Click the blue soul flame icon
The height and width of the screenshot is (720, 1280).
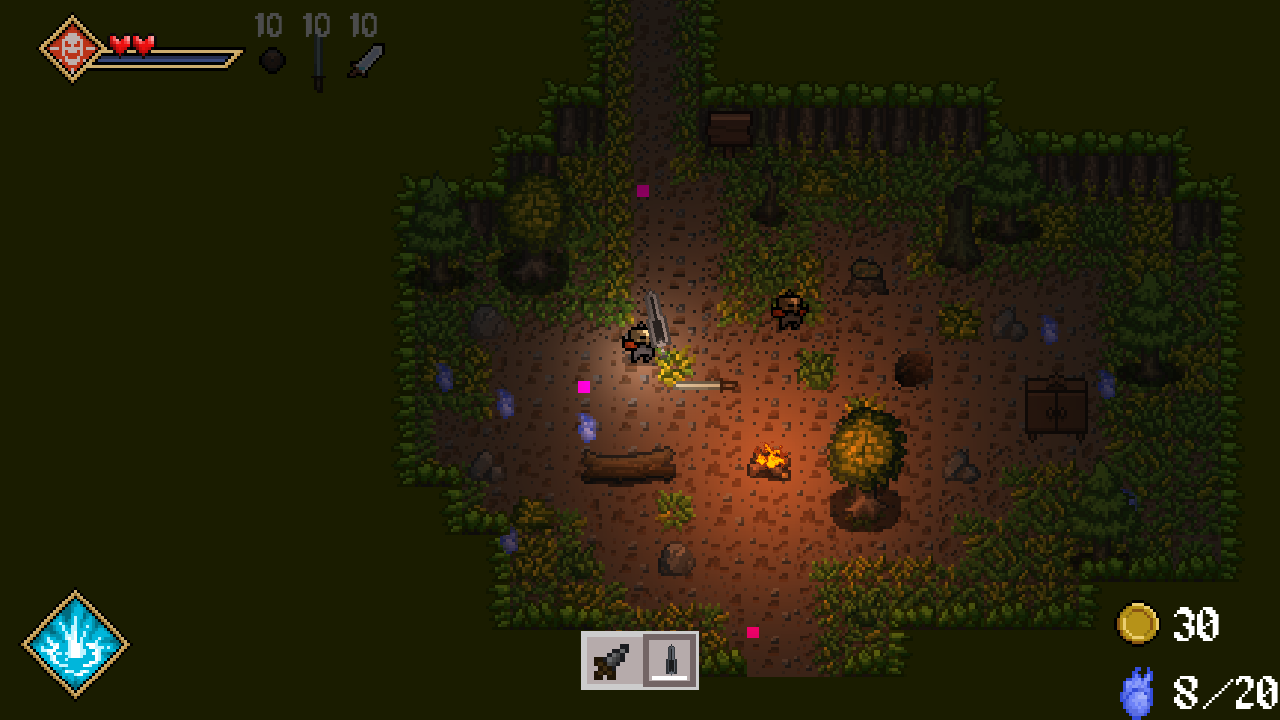pyautogui.click(x=1137, y=693)
